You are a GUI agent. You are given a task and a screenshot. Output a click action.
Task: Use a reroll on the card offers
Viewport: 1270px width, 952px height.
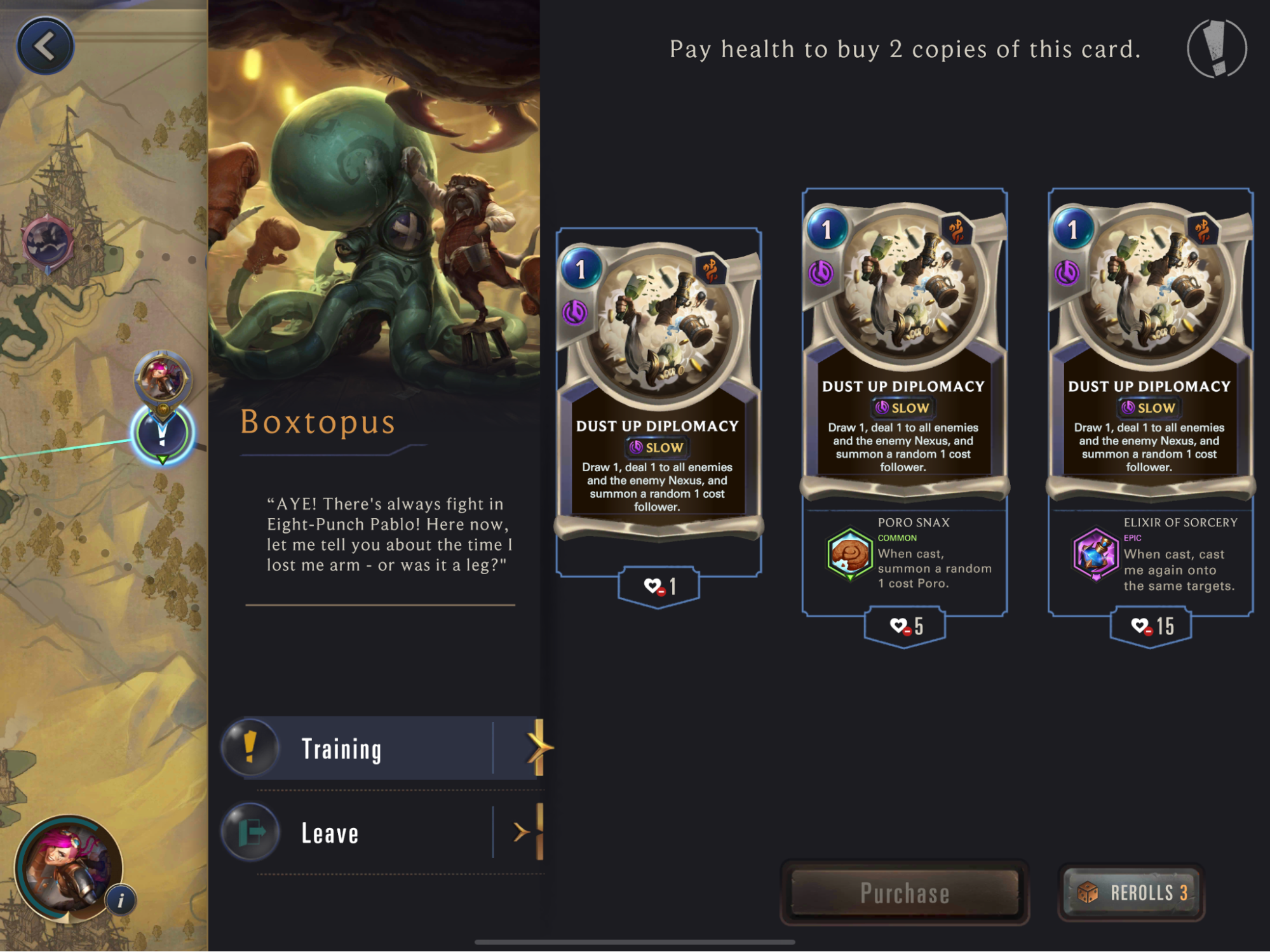pos(1132,892)
